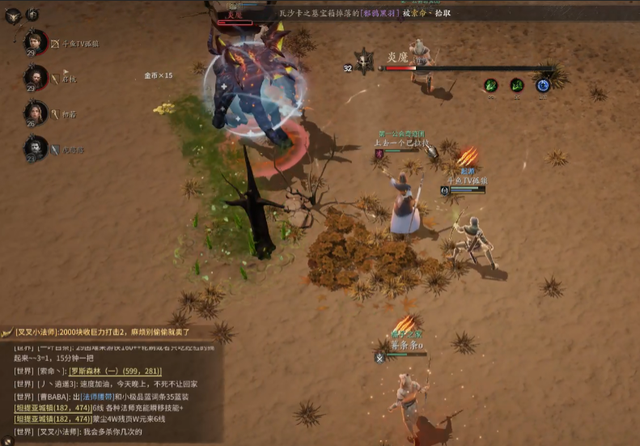This screenshot has height=446, width=640.
Task: Click the crossed-weapons icon in the top-left corner
Action: tap(13, 14)
